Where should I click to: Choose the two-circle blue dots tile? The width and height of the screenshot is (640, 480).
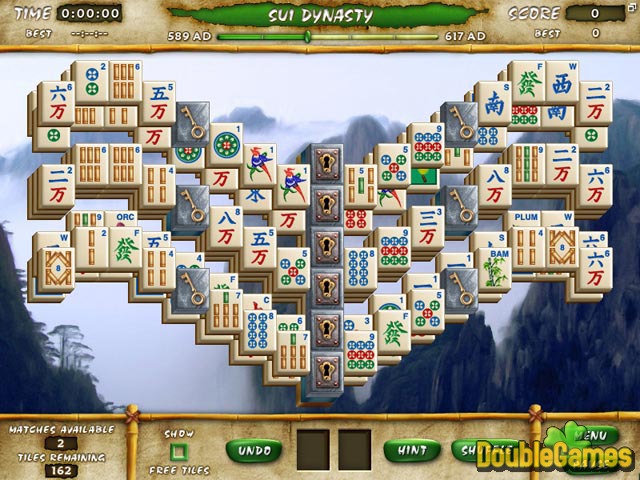tap(90, 81)
